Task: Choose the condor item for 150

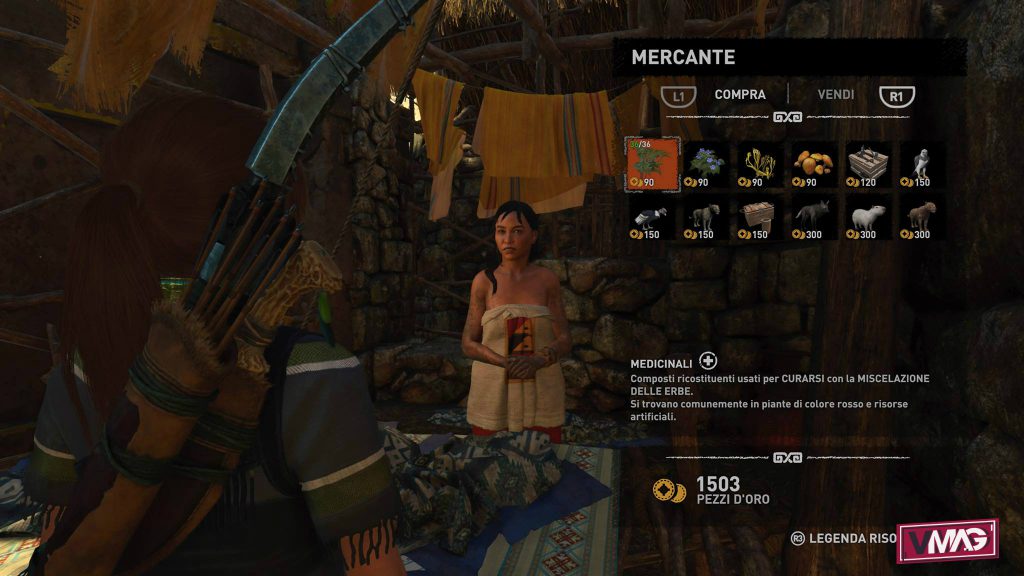Action: coord(652,216)
